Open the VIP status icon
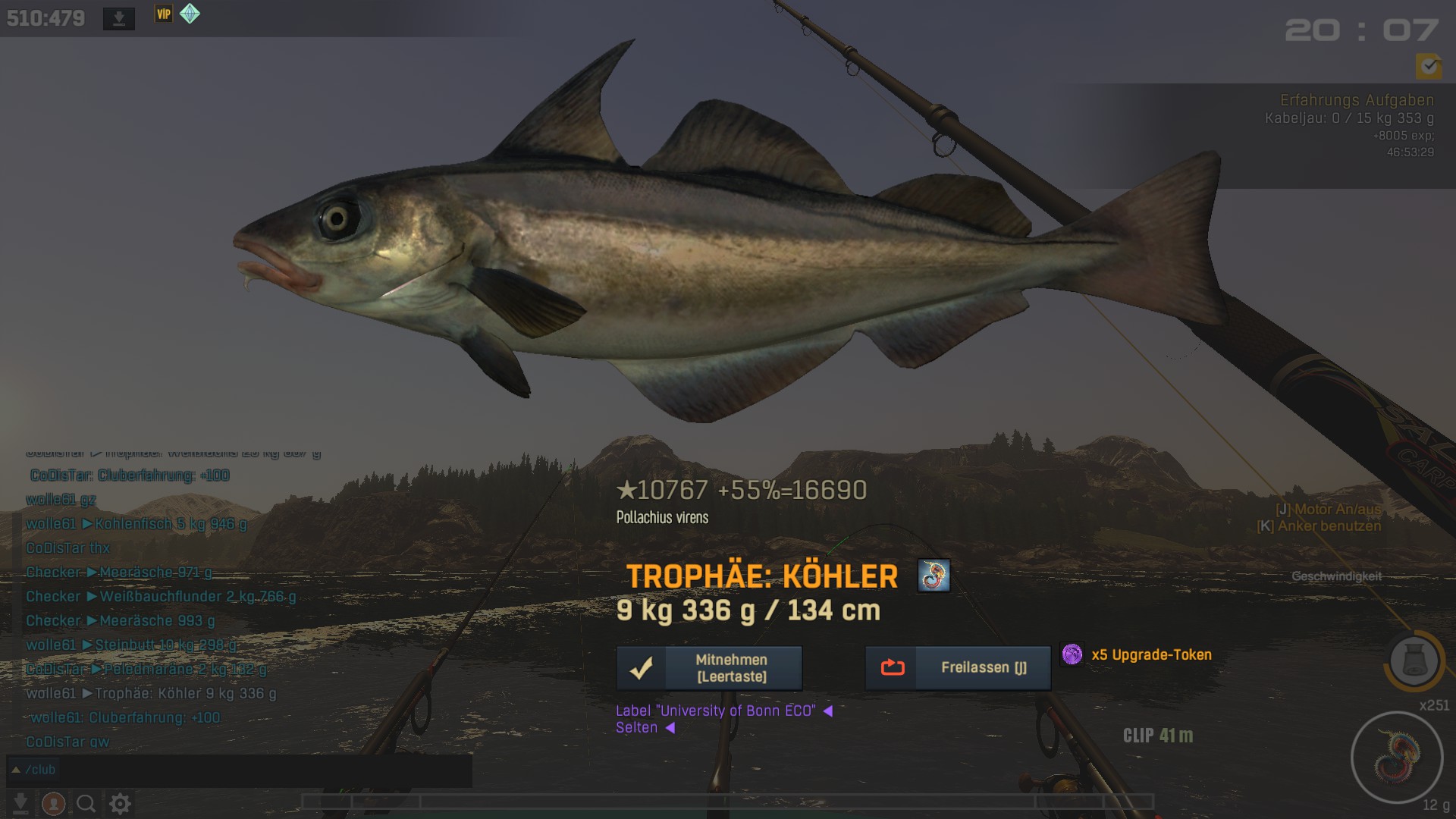1456x819 pixels. [x=164, y=14]
